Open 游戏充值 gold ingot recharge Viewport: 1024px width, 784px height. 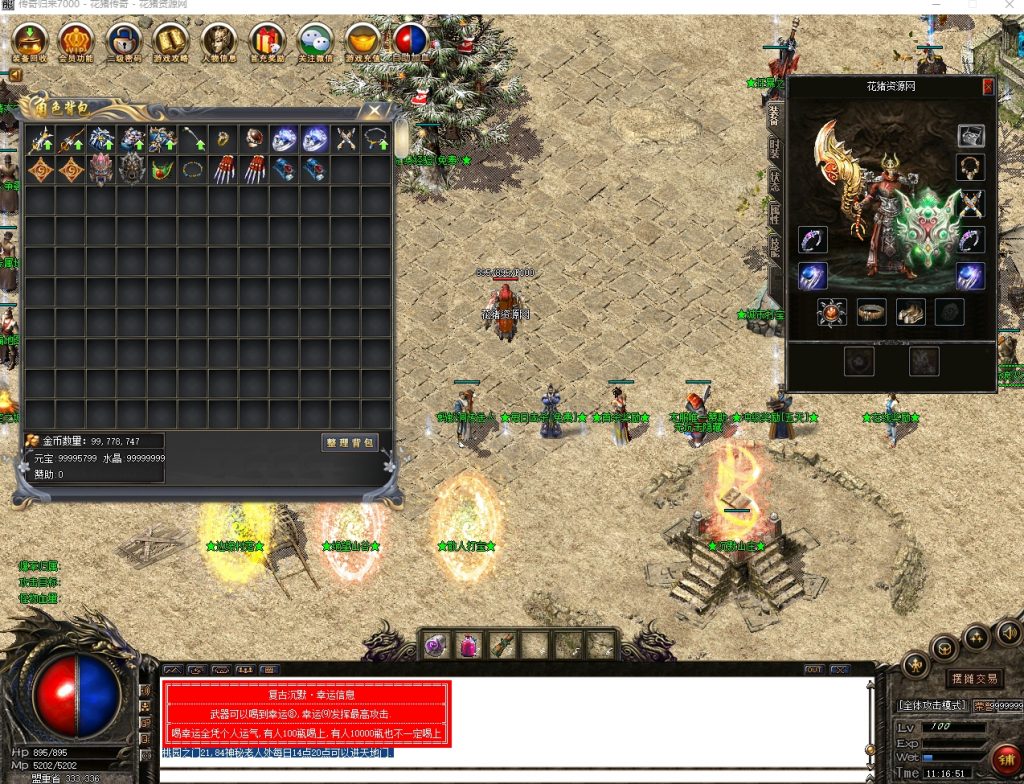coord(363,43)
